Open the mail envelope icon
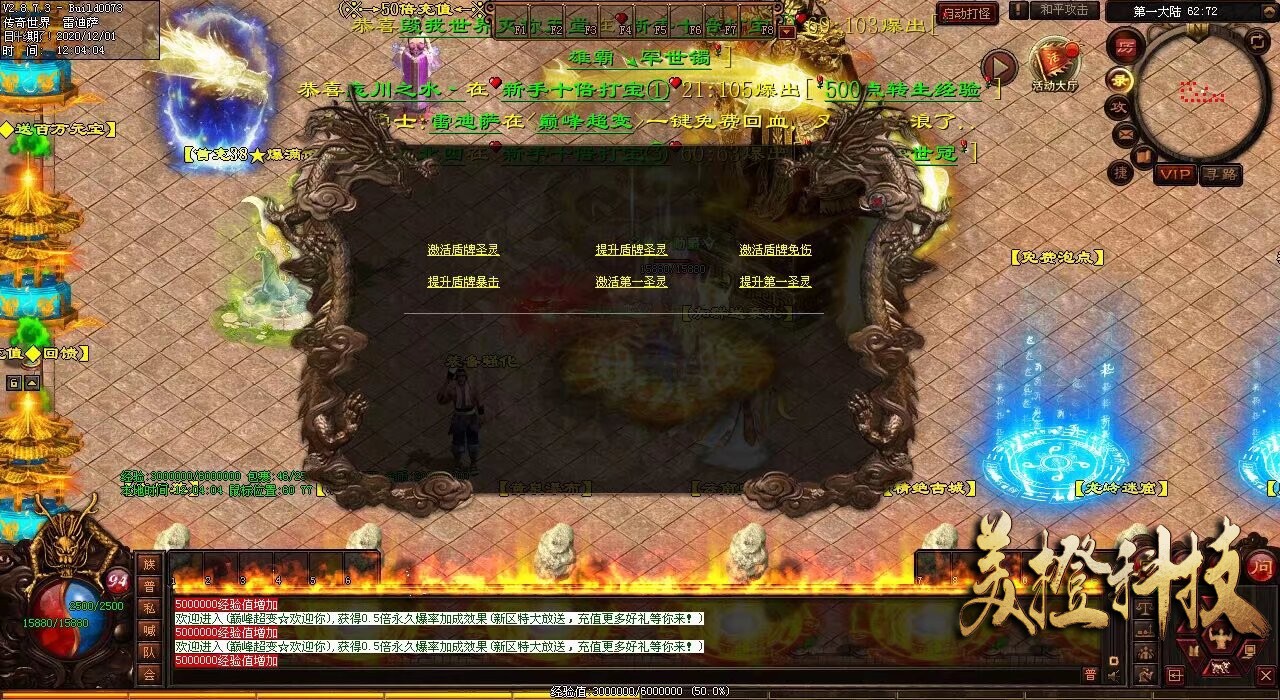This screenshot has width=1280, height=700. 1125,131
